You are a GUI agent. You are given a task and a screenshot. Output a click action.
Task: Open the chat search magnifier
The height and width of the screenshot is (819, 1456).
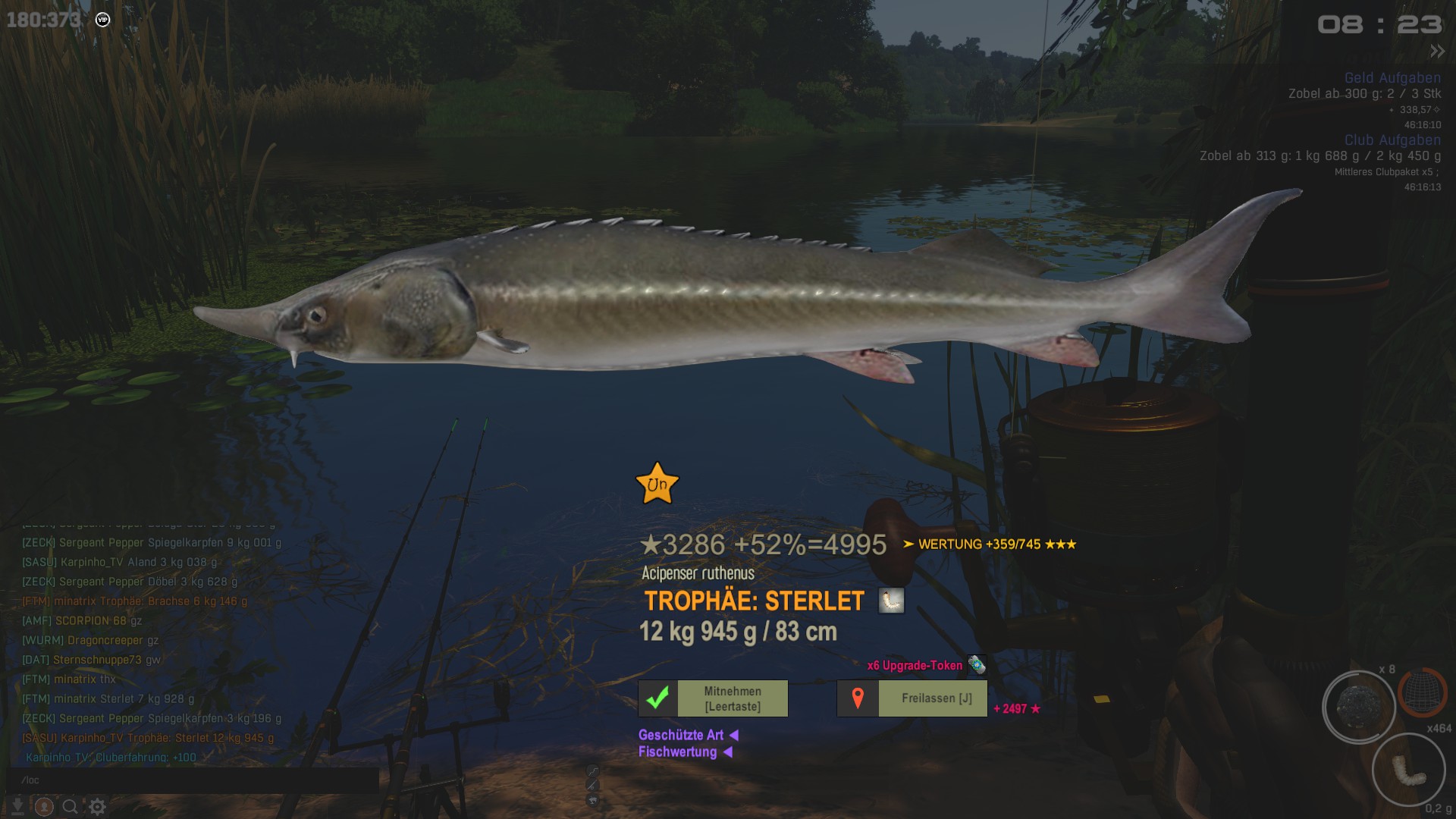point(70,806)
